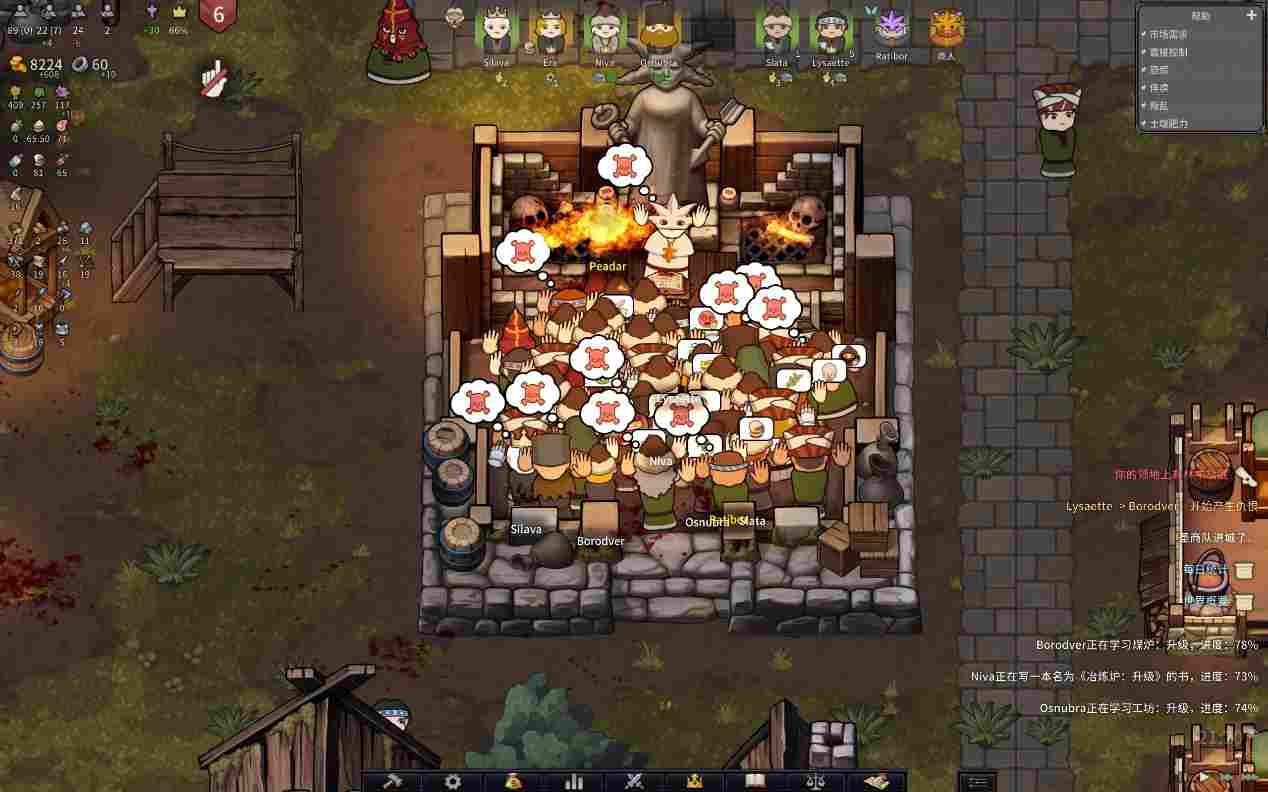
Task: Open the crossed swords military menu
Action: pos(634,781)
